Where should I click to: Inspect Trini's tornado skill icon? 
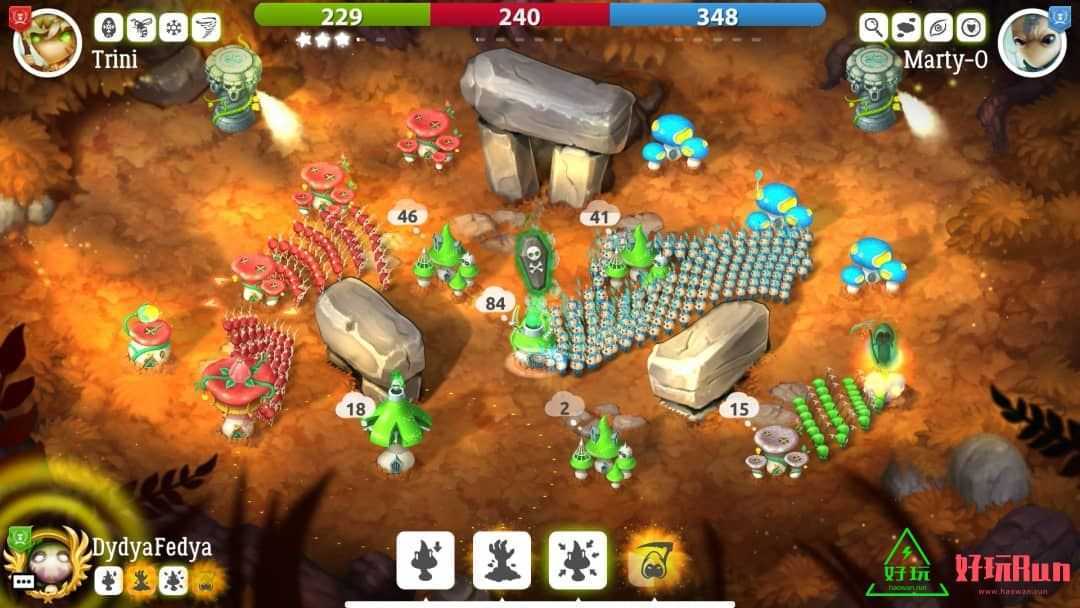point(205,27)
